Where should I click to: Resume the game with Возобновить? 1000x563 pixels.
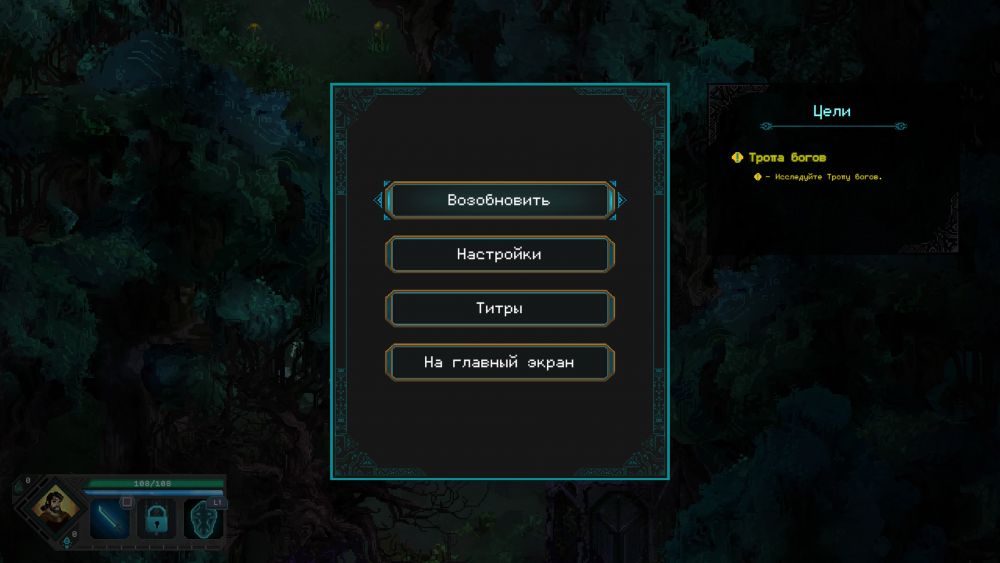499,200
